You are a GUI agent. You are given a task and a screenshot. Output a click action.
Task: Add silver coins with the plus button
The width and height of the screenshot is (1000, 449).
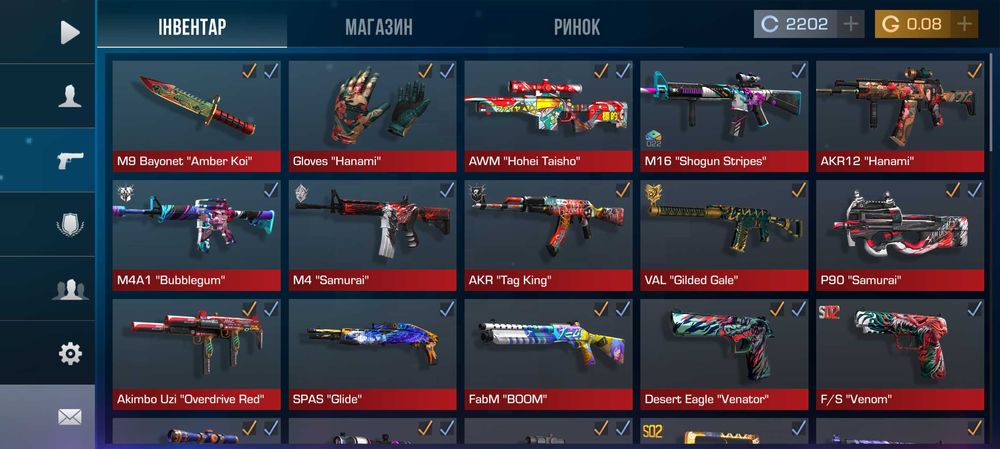[x=851, y=24]
